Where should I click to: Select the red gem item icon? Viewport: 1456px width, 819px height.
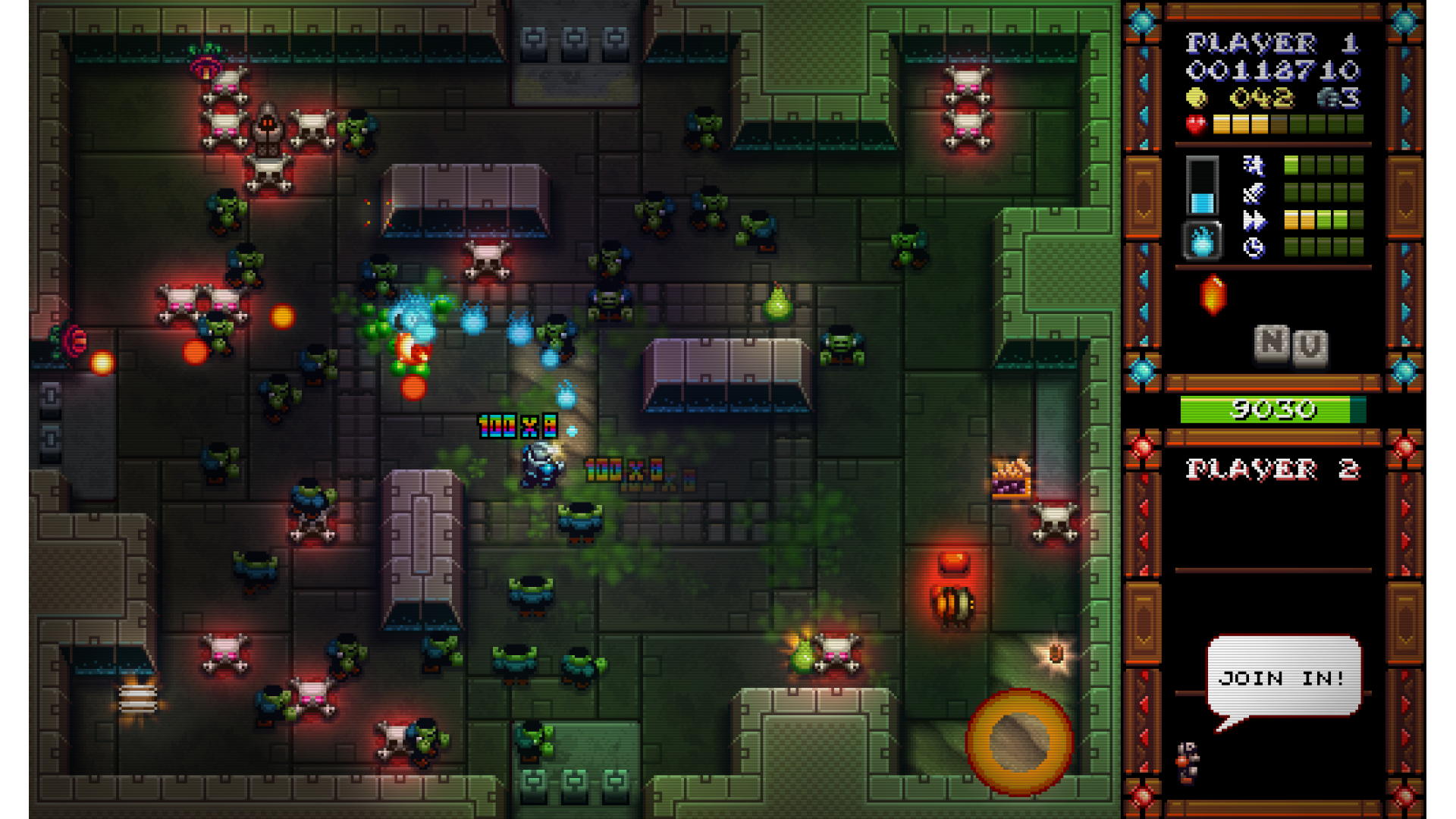1213,294
